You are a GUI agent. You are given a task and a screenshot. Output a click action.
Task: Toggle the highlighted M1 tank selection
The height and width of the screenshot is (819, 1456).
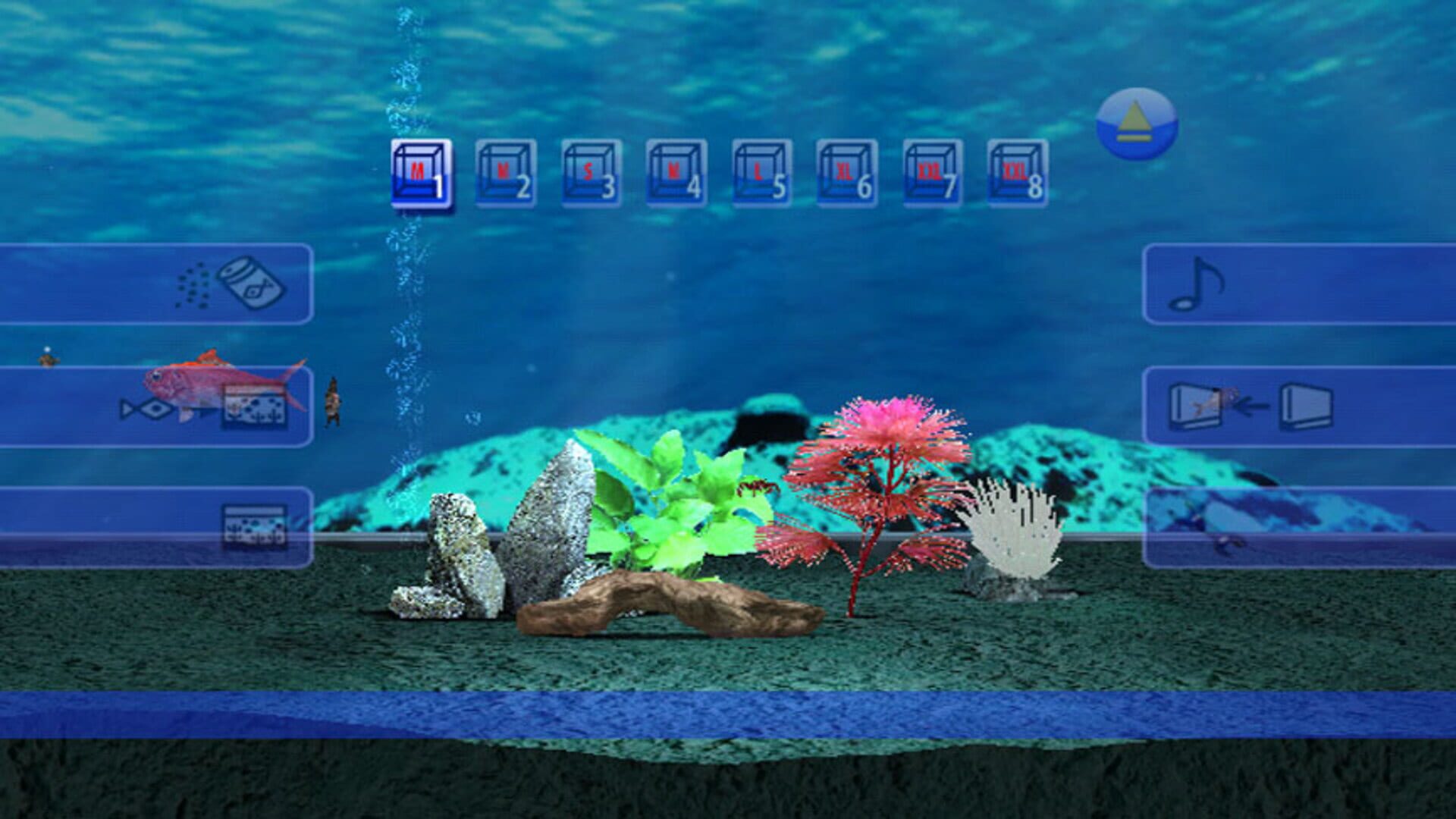421,174
